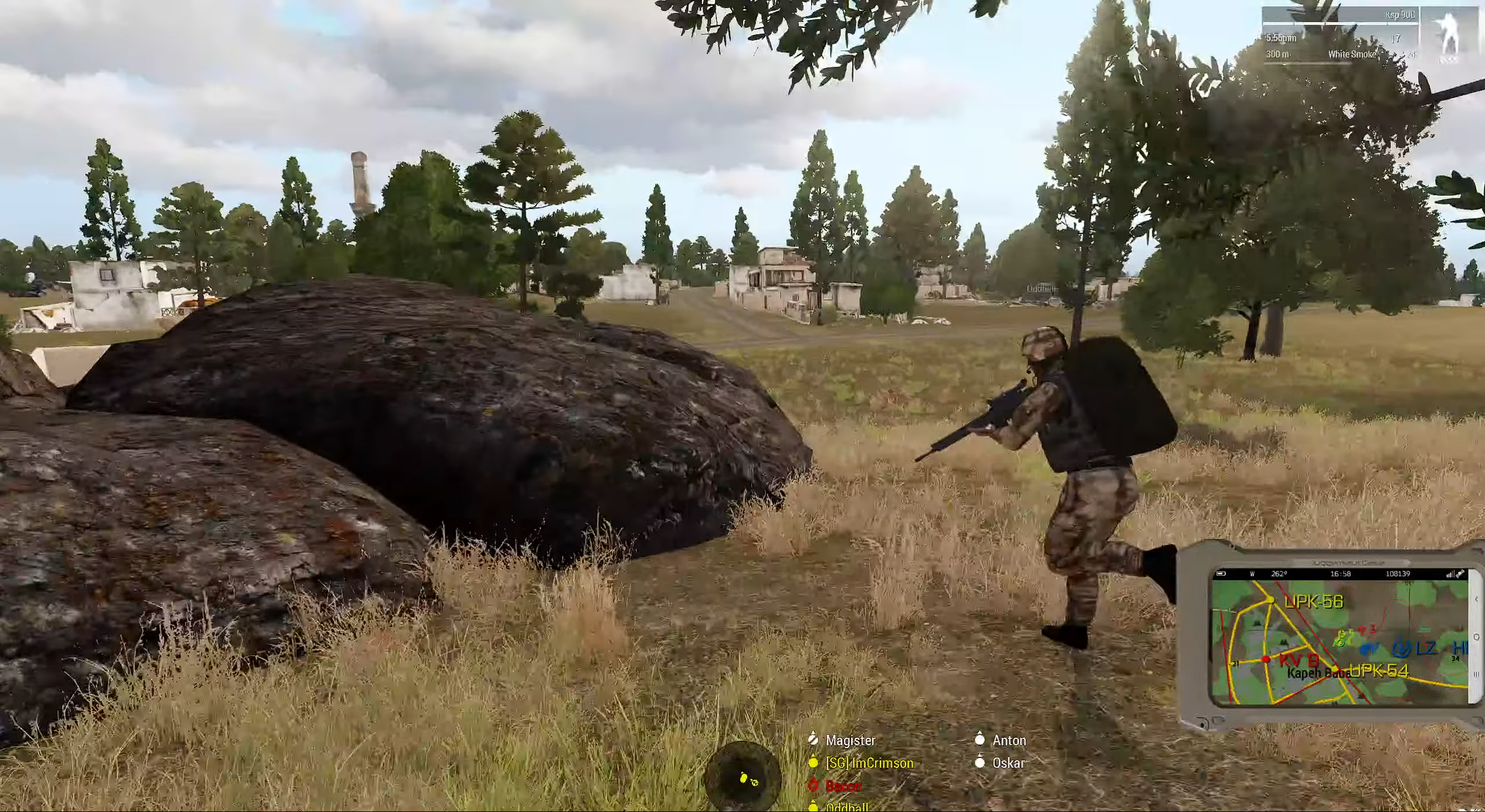Screen dimensions: 1485x812
Task: Select the red Bacon squad member
Action: 842,785
